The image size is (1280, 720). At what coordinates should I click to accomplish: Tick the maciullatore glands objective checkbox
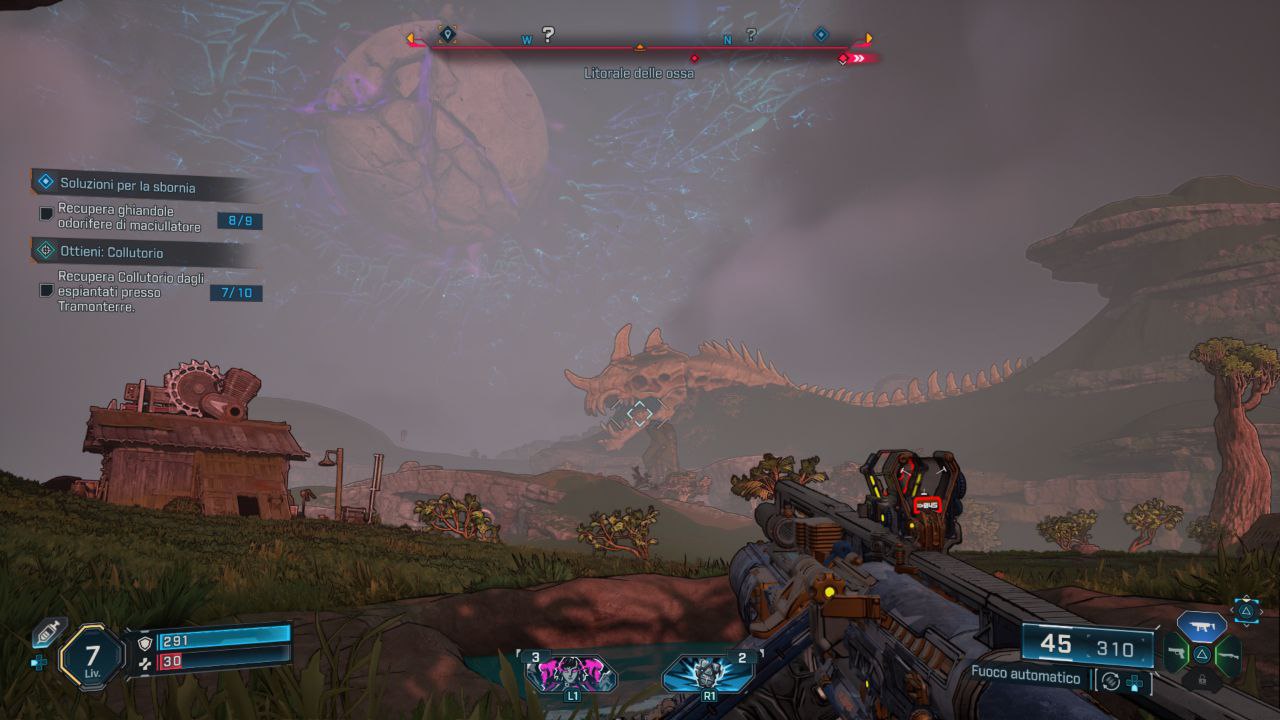[x=45, y=214]
